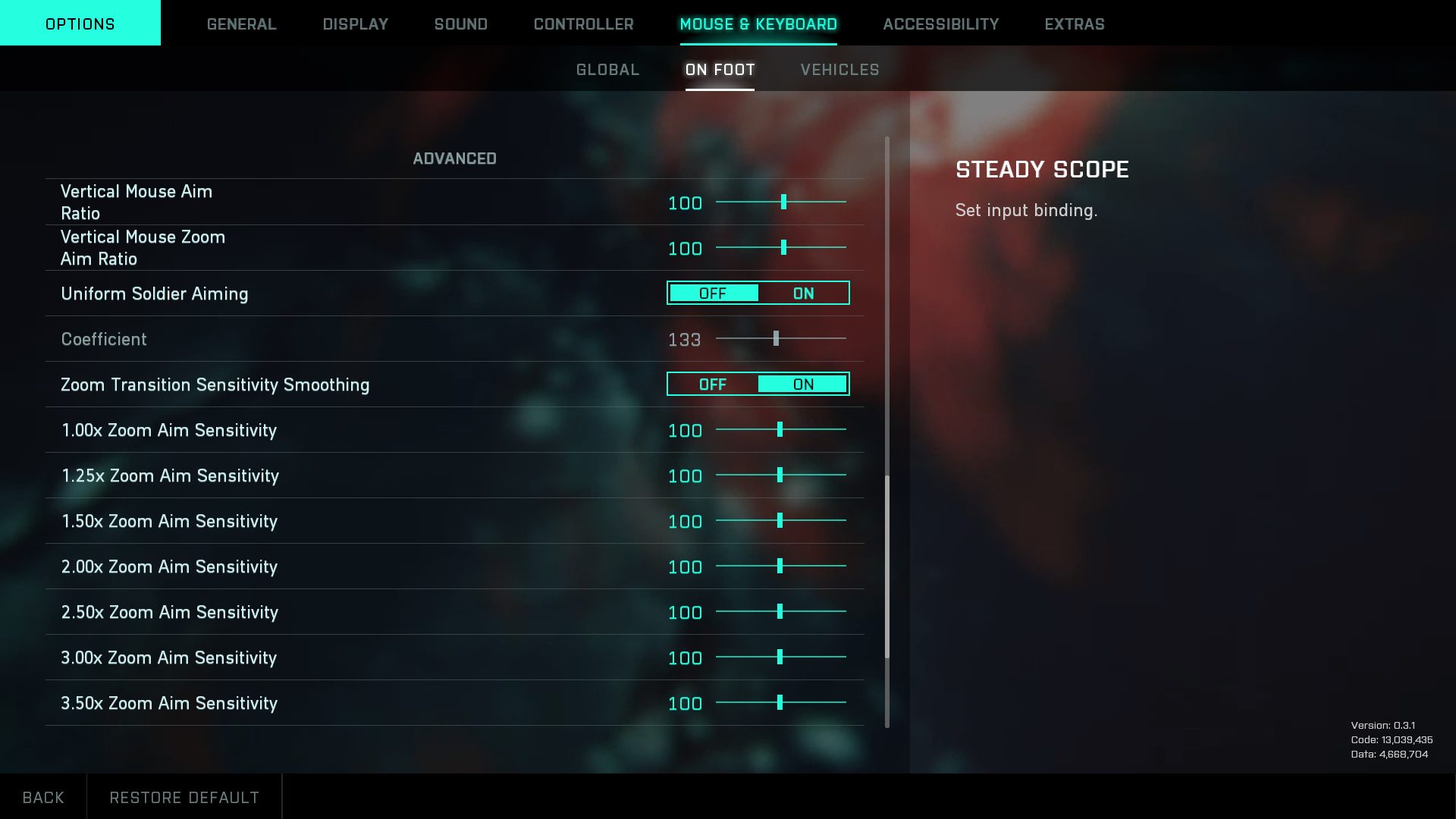Open the General settings tab
This screenshot has height=819, width=1456.
click(x=241, y=24)
